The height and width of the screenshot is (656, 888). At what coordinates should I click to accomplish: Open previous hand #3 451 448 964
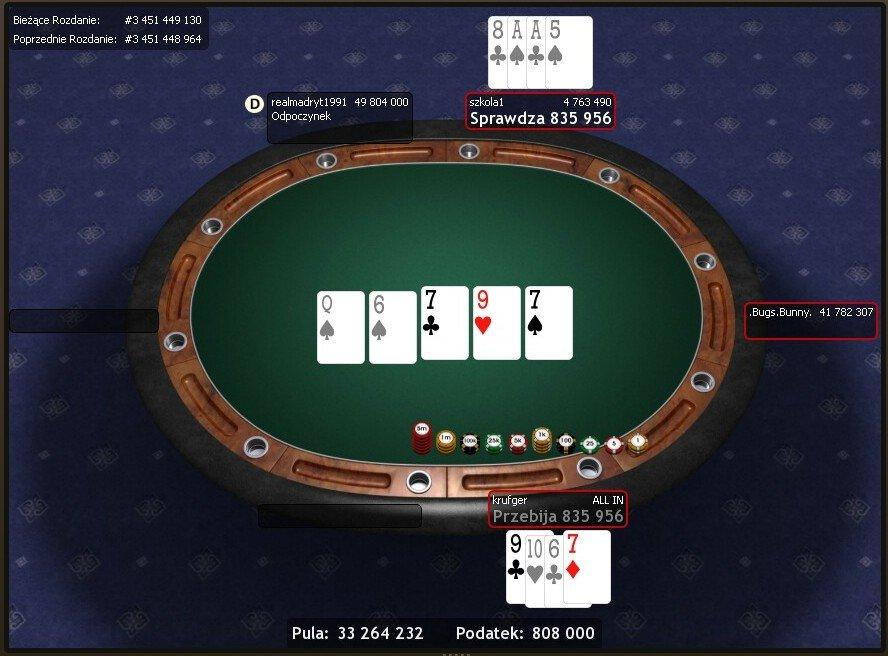click(x=163, y=39)
